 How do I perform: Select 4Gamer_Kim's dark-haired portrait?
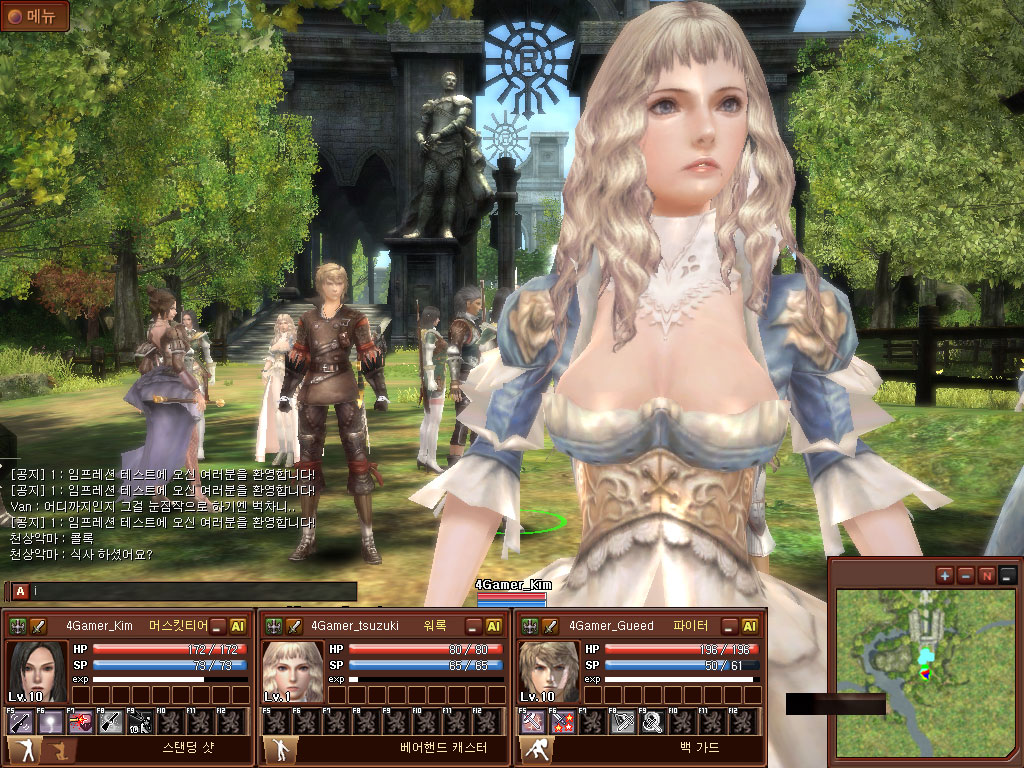(37, 671)
